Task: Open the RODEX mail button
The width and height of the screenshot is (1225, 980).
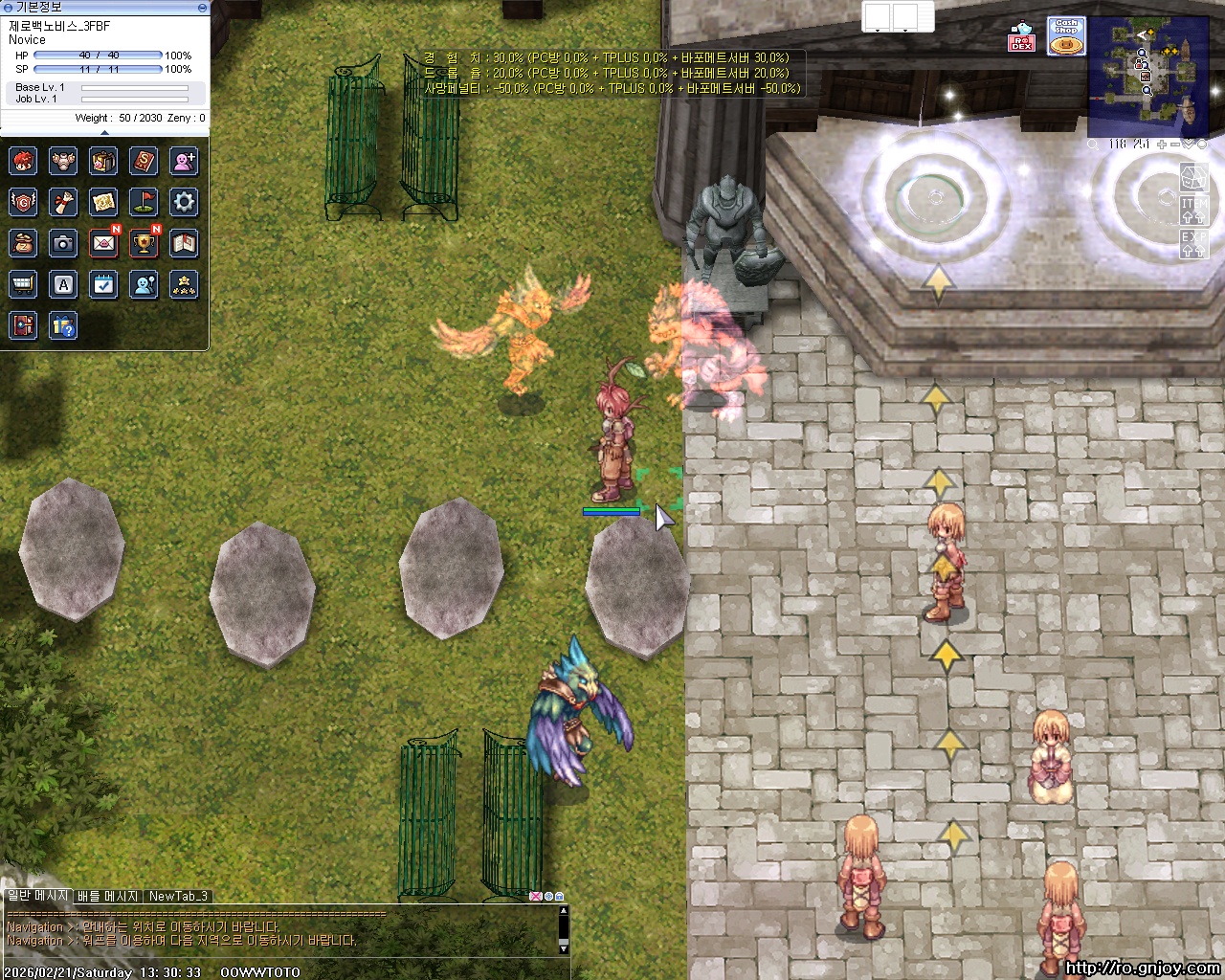Action: click(1021, 38)
